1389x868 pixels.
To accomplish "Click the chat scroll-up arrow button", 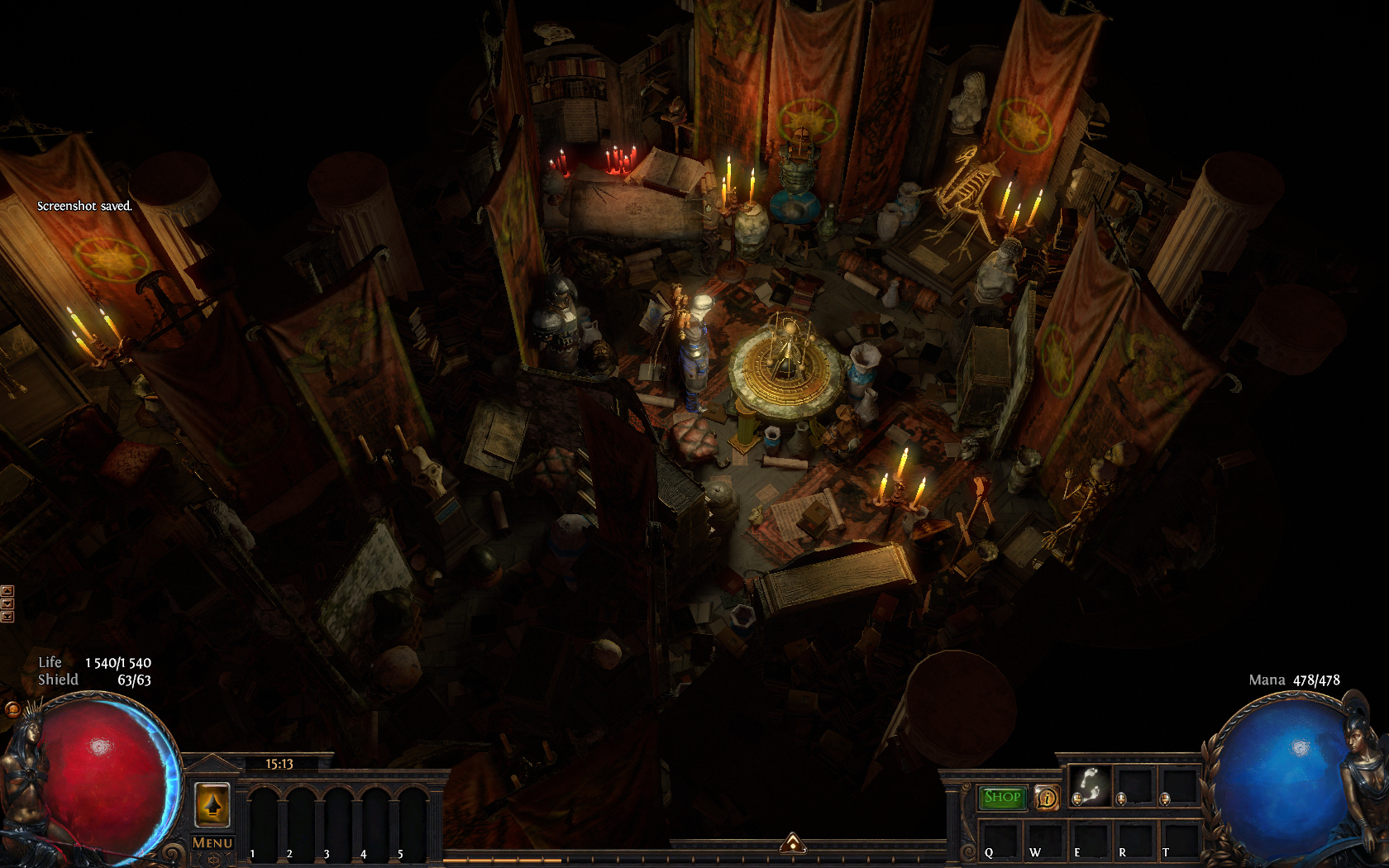I will click(x=7, y=590).
